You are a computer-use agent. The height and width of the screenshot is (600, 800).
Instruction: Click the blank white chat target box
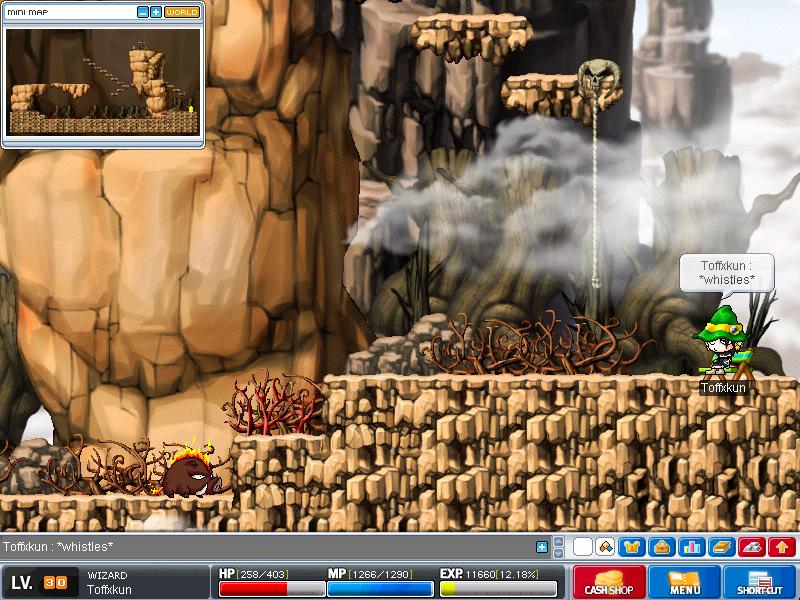(582, 547)
